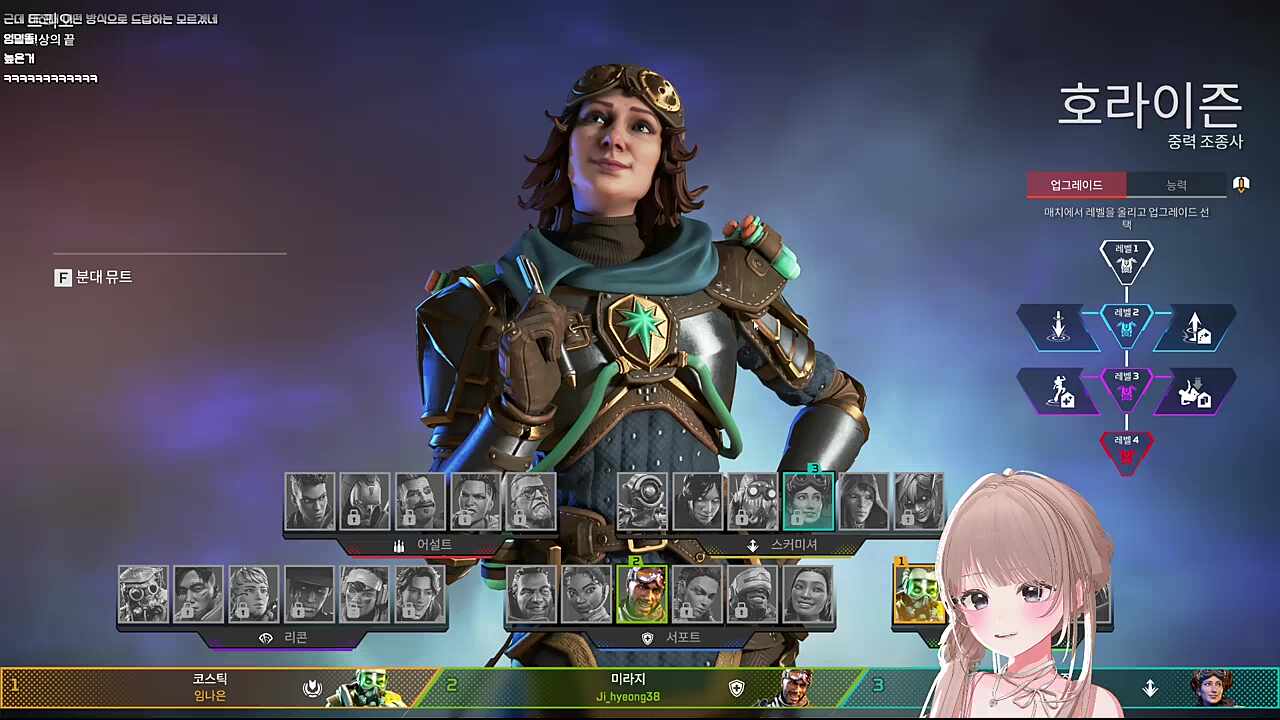View the level 2 downward arrow upgrade

[1058, 327]
